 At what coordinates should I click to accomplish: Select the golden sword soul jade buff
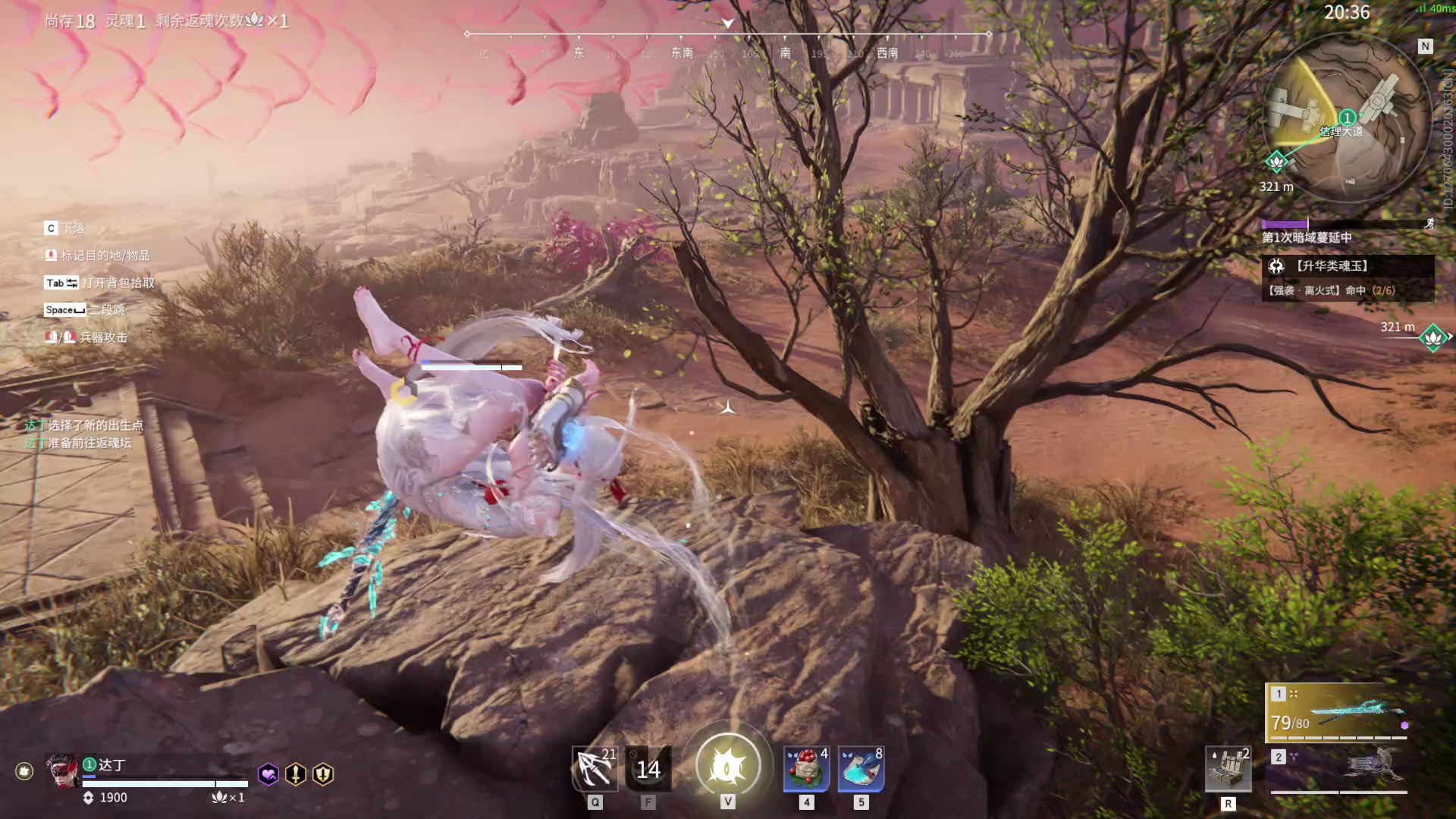tap(296, 774)
